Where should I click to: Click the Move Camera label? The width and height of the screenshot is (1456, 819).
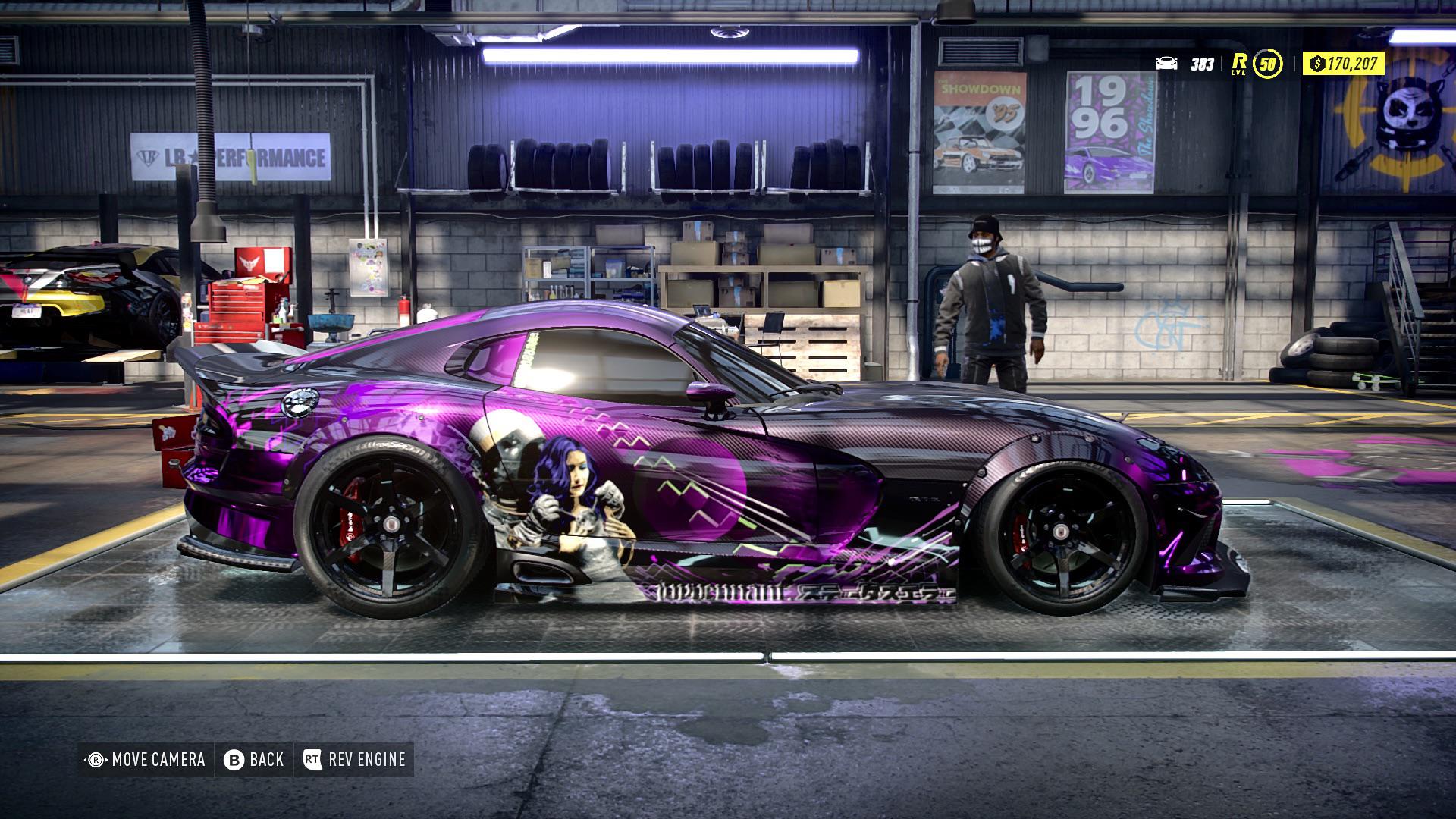[159, 758]
